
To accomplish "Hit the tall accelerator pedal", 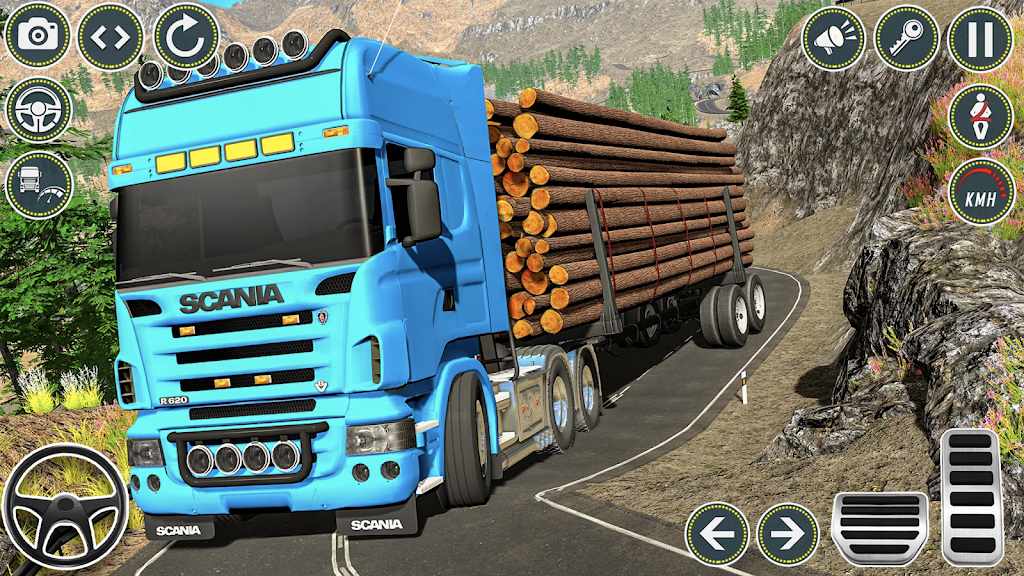I will tap(971, 498).
